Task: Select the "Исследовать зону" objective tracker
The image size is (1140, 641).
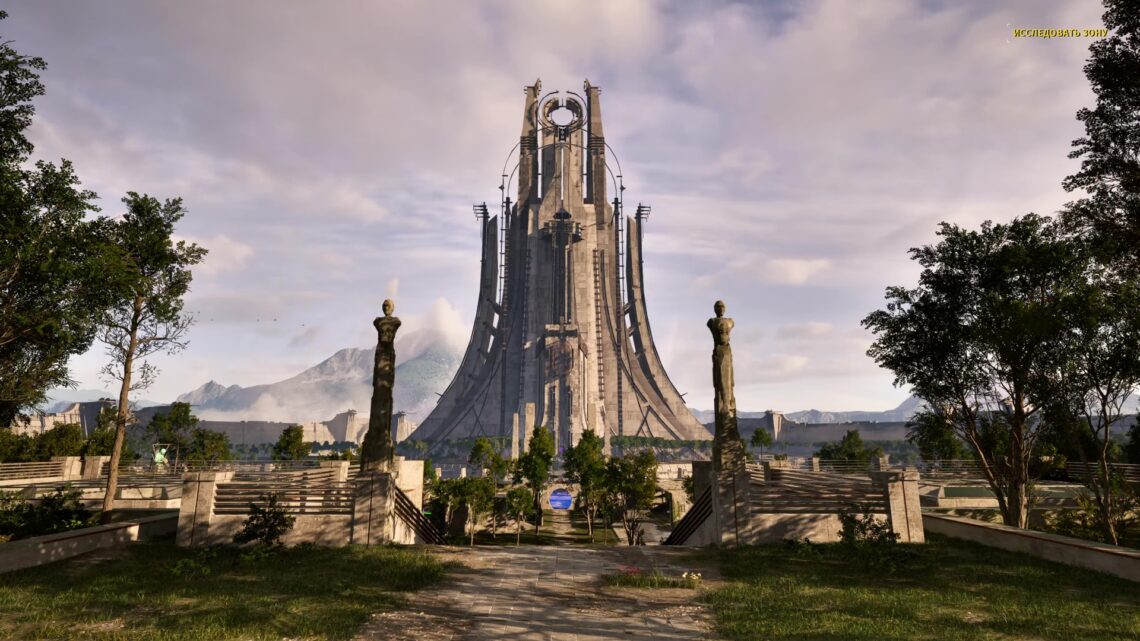Action: tap(1059, 33)
